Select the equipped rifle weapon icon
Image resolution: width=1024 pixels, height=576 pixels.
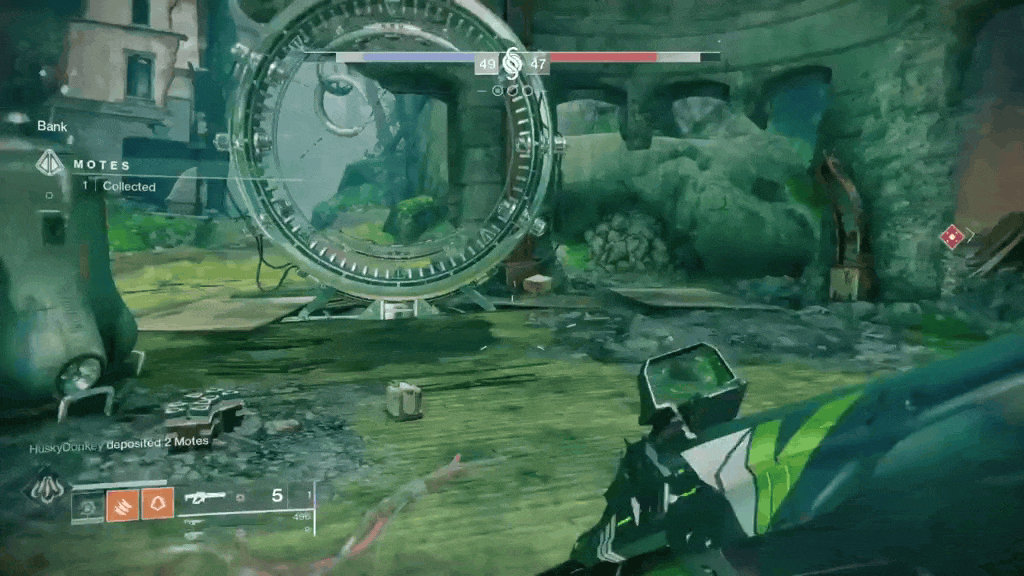tap(205, 497)
